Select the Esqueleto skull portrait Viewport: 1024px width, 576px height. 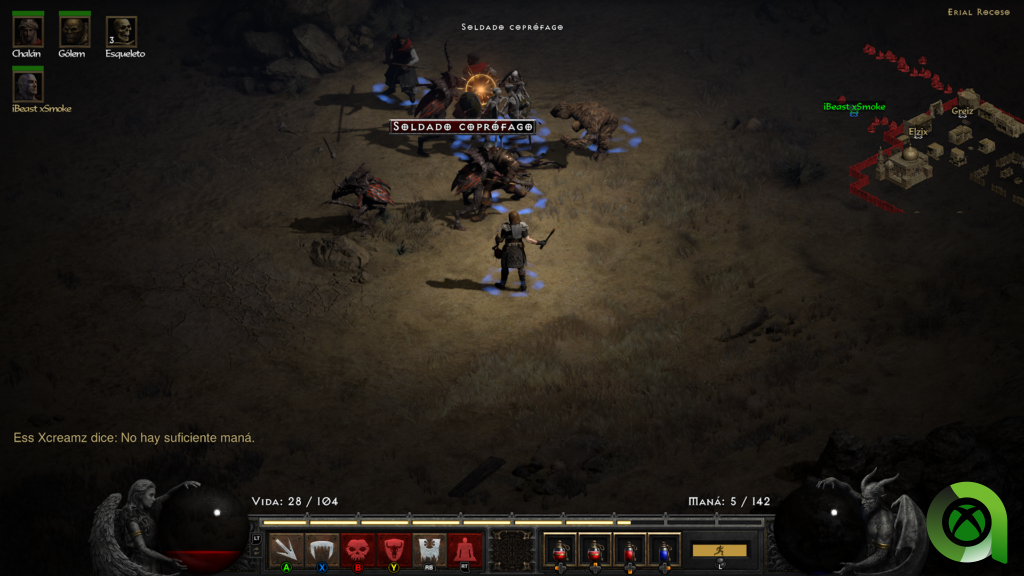122,32
